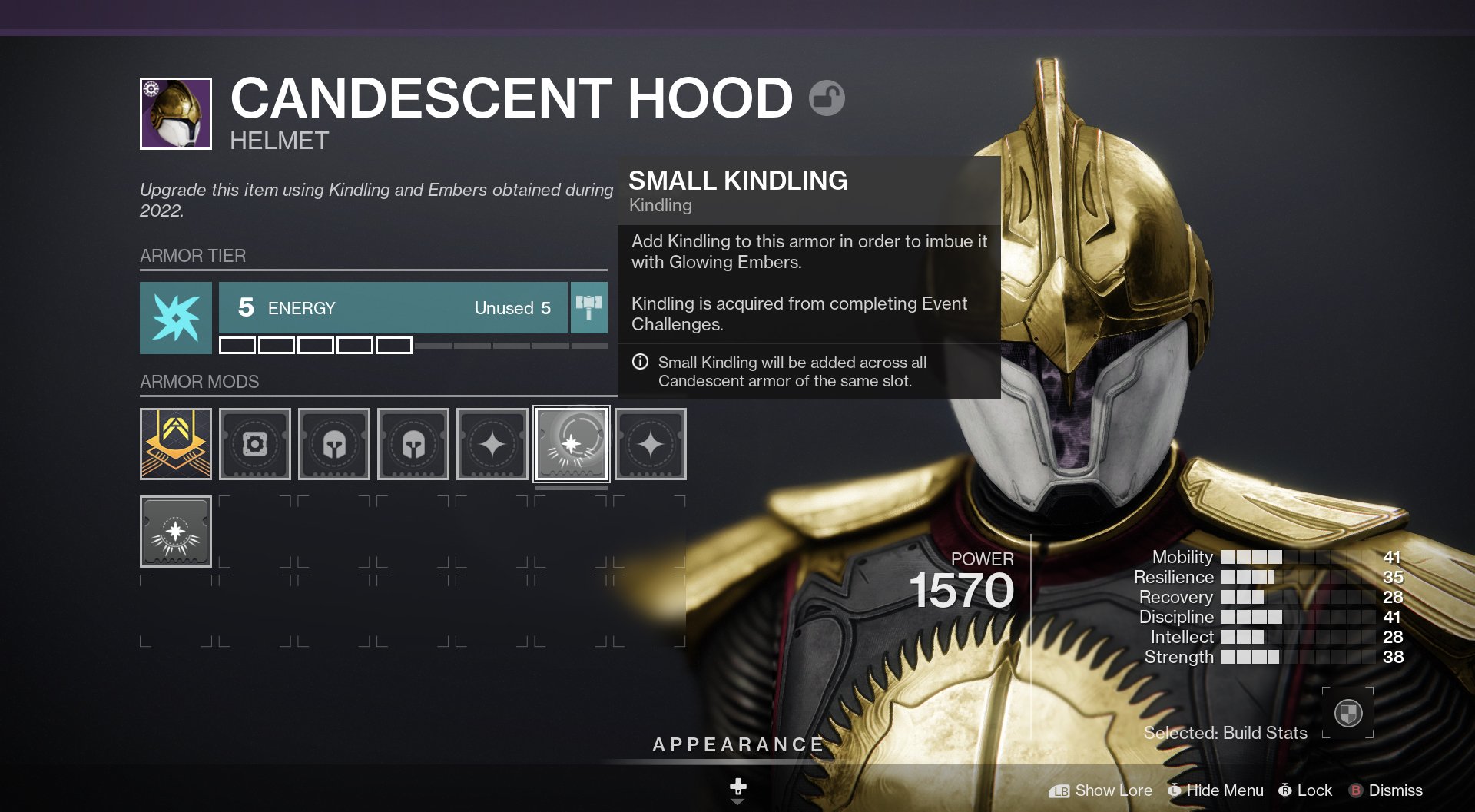Select the cyan energy type icon
This screenshot has height=812, width=1475.
(176, 317)
